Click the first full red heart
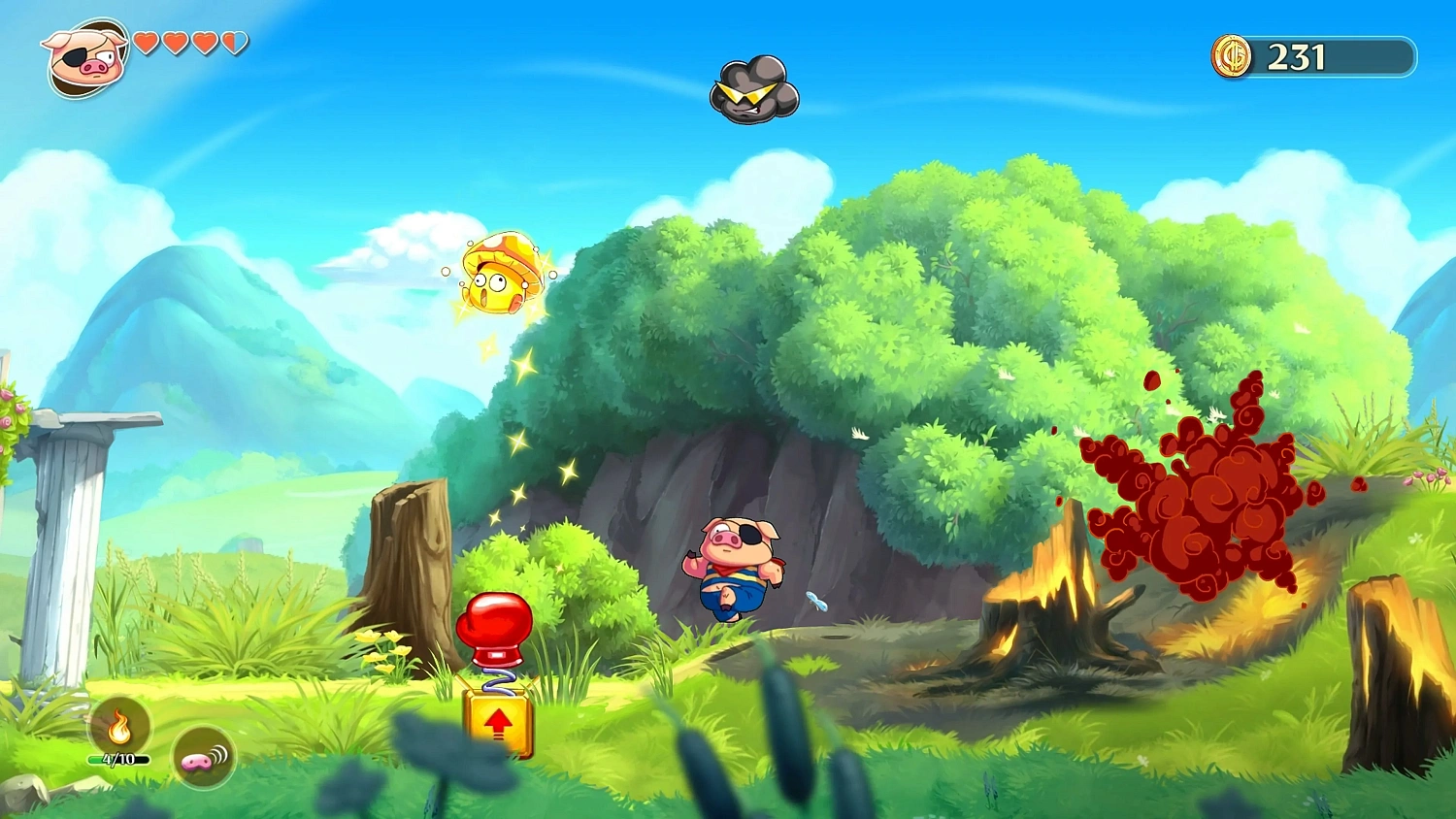The image size is (1456, 819). point(148,44)
